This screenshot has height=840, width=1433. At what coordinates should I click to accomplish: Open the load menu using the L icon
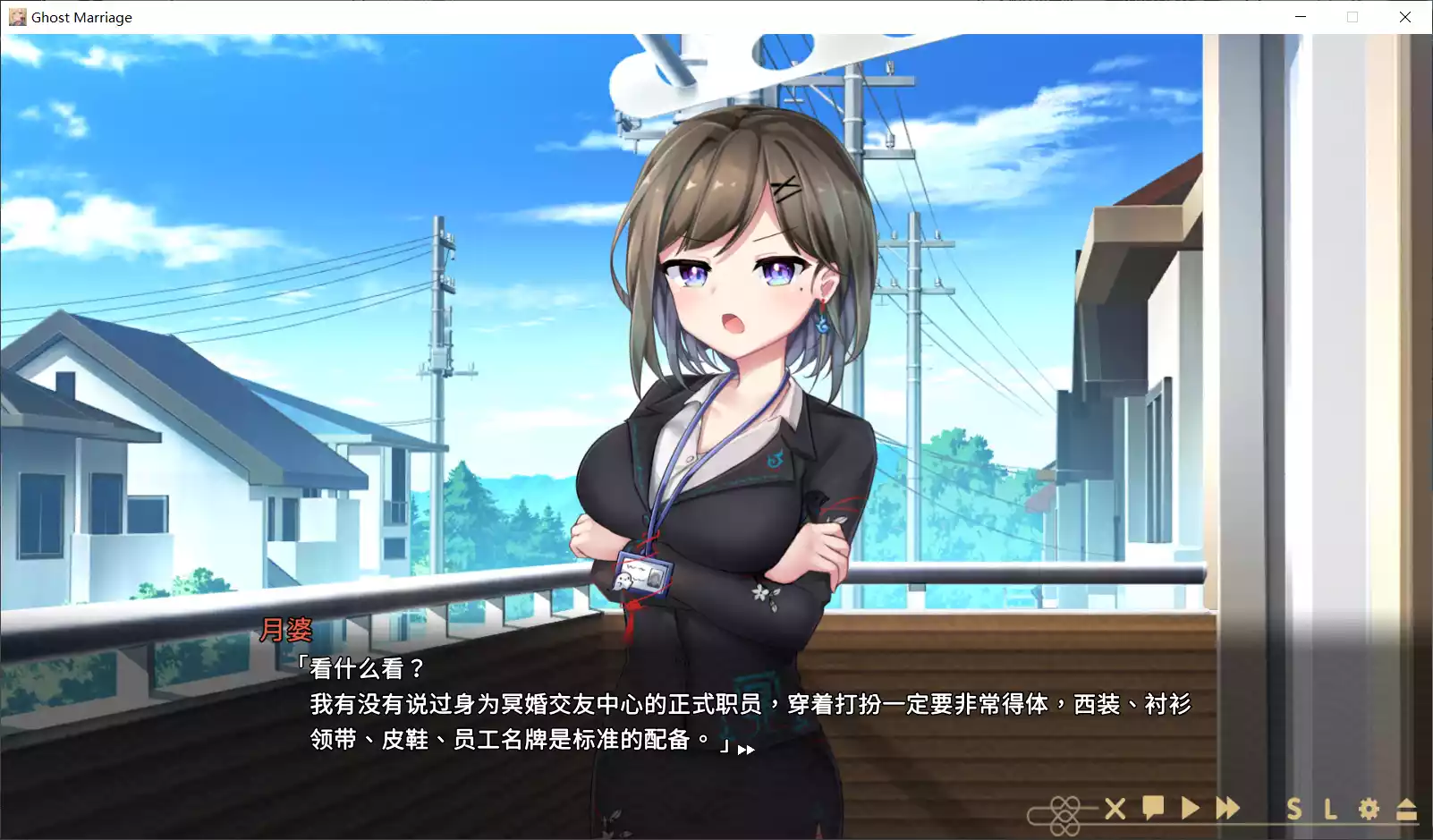pyautogui.click(x=1329, y=810)
